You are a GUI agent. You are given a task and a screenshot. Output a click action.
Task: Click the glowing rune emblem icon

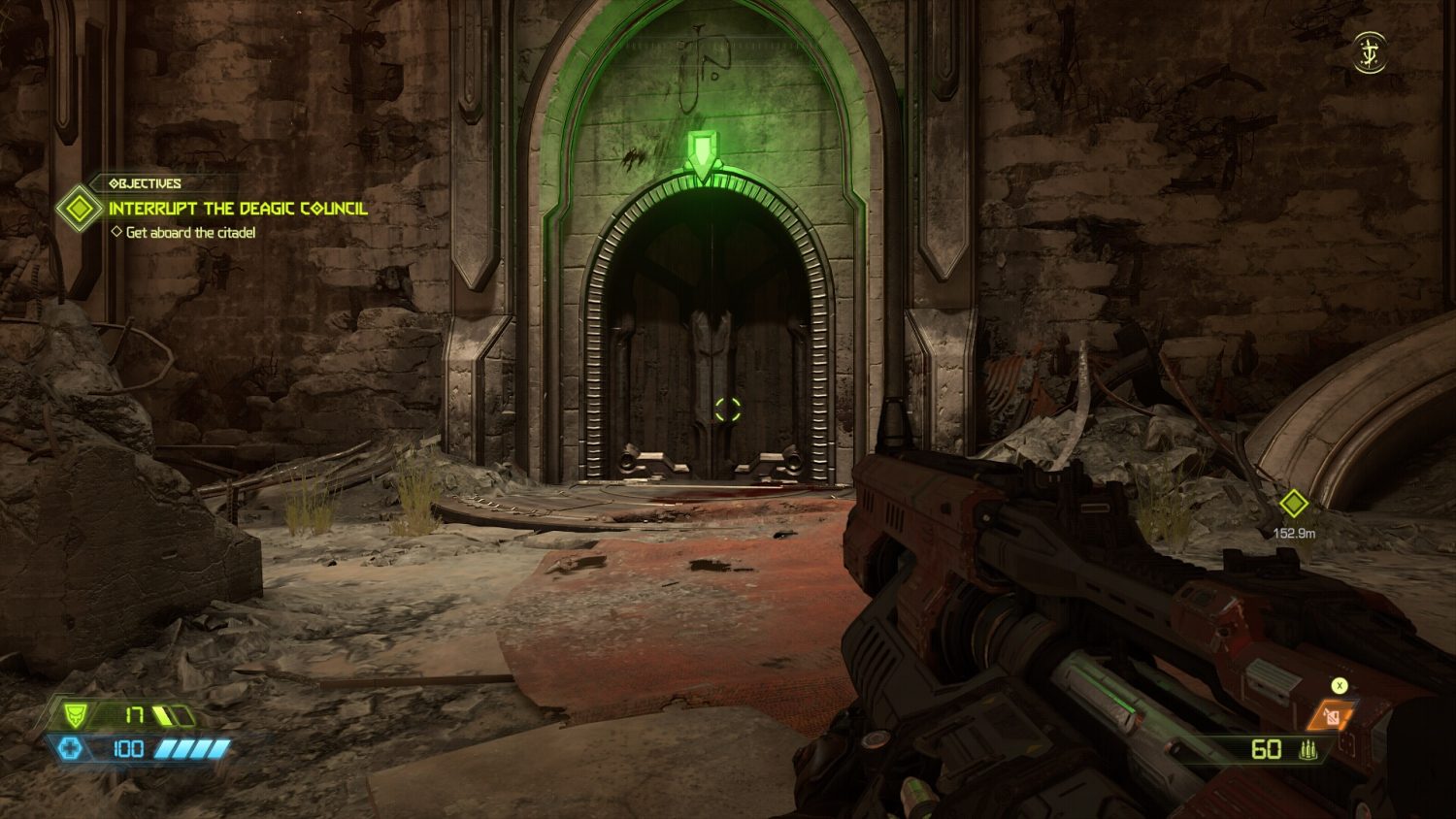(1370, 52)
